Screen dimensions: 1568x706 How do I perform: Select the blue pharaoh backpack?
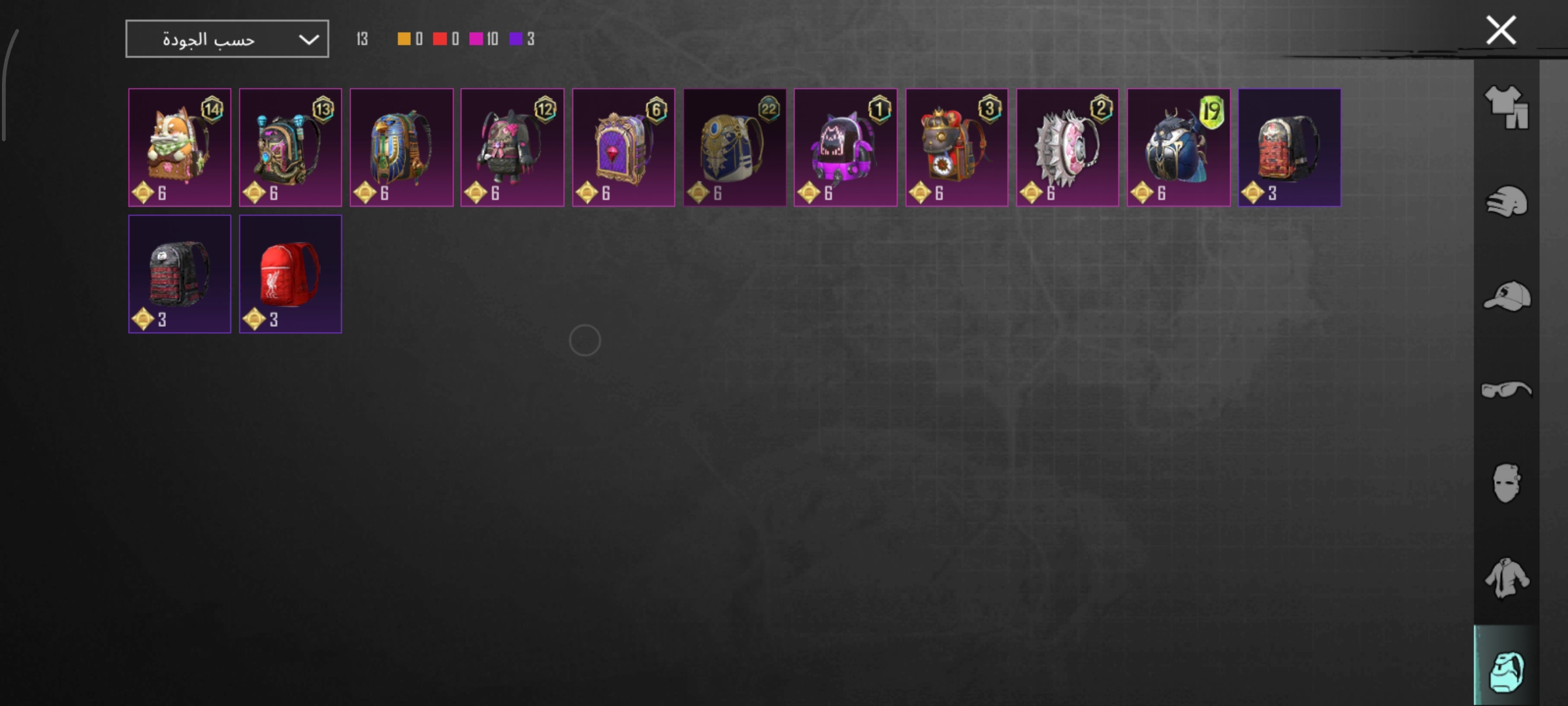point(401,148)
